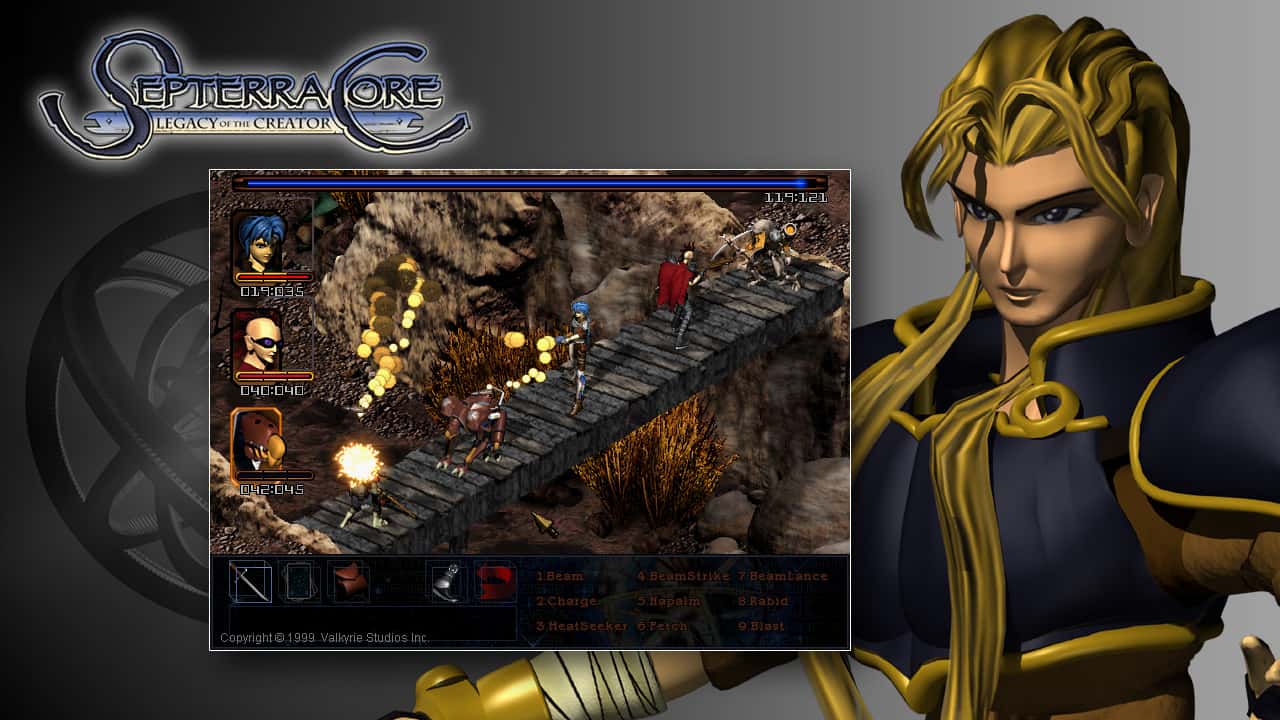Viewport: 1280px width, 720px height.
Task: Select the Fetch command
Action: (x=662, y=624)
